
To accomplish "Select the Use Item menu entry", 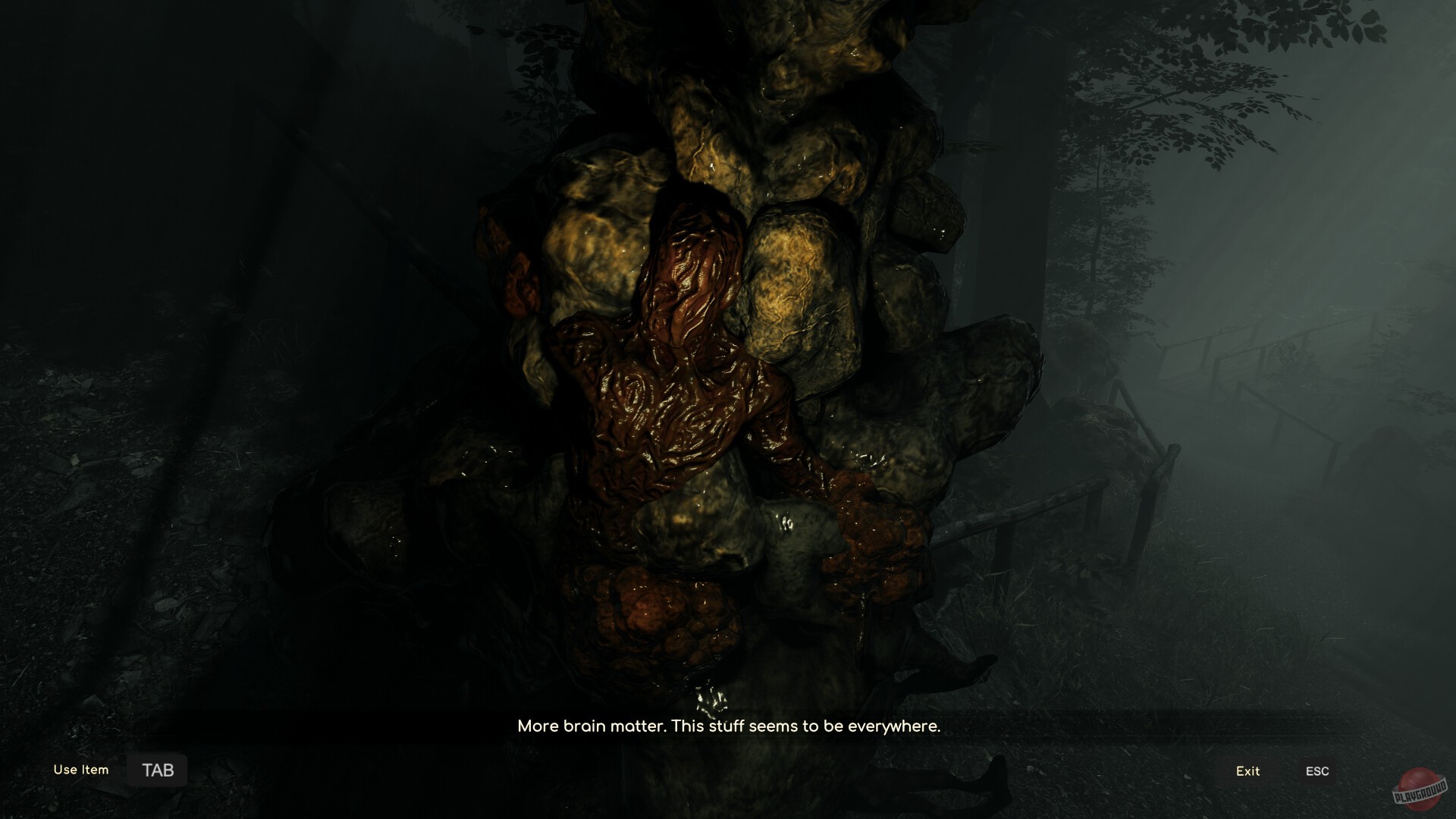I will tap(80, 769).
